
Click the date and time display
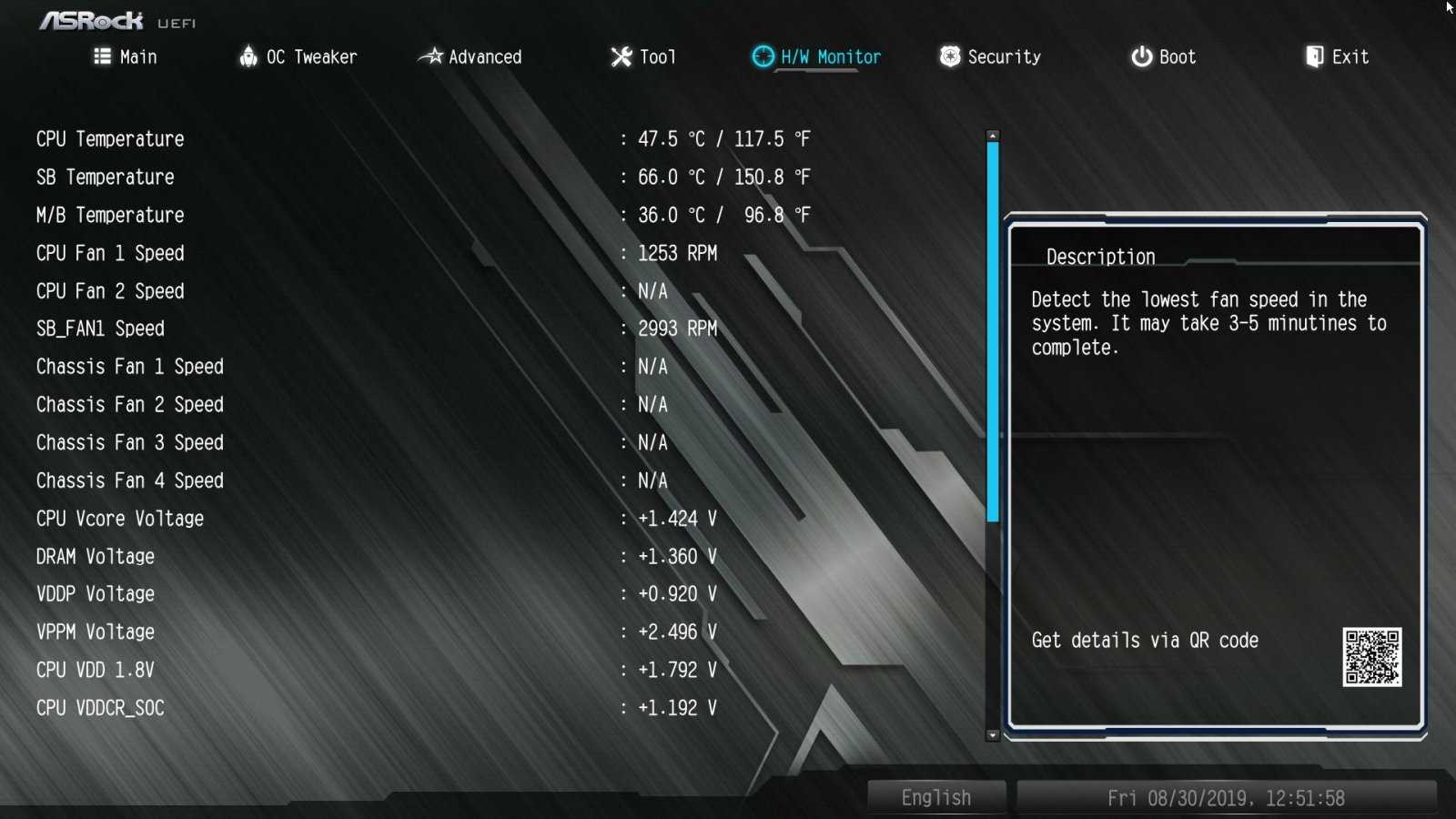(x=1226, y=798)
